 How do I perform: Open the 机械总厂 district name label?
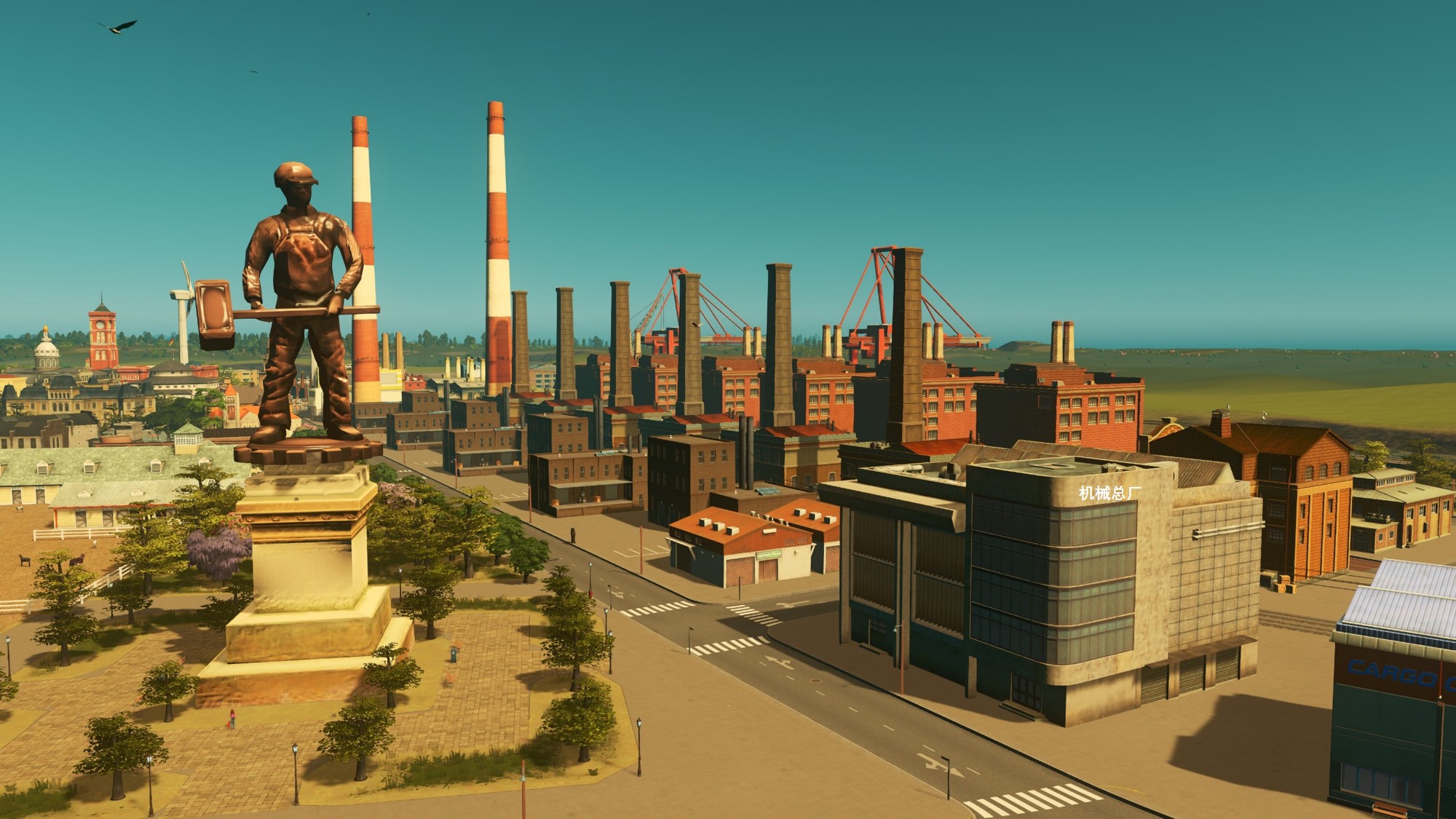(1109, 494)
